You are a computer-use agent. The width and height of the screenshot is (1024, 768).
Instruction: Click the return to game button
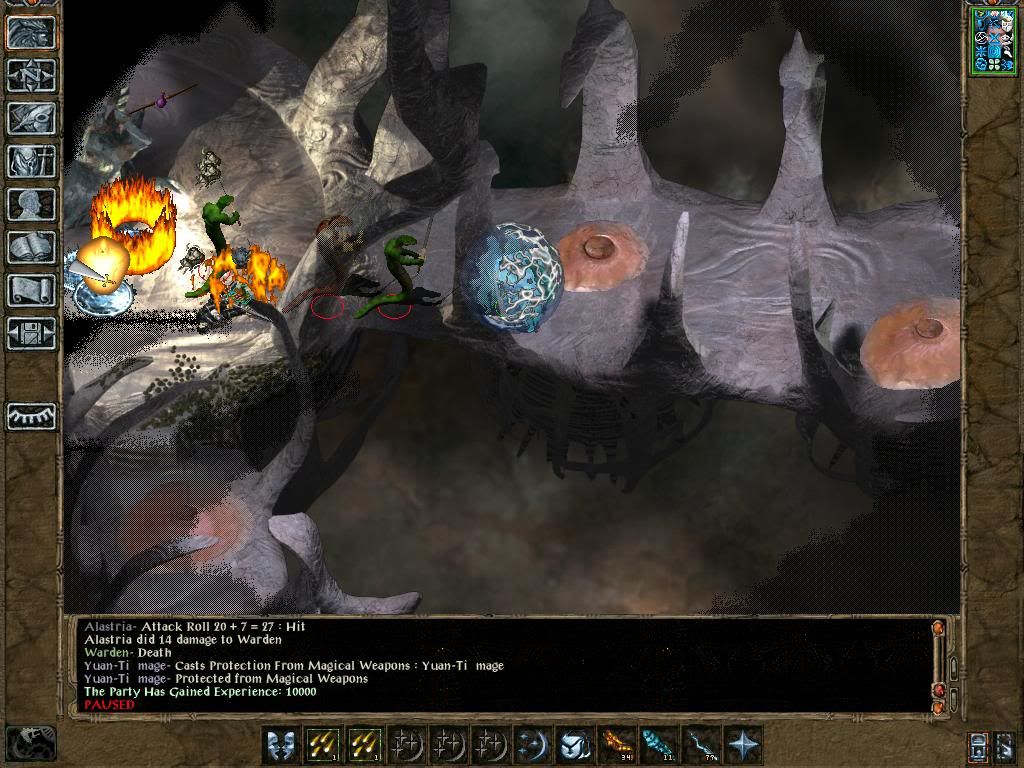pyautogui.click(x=31, y=32)
